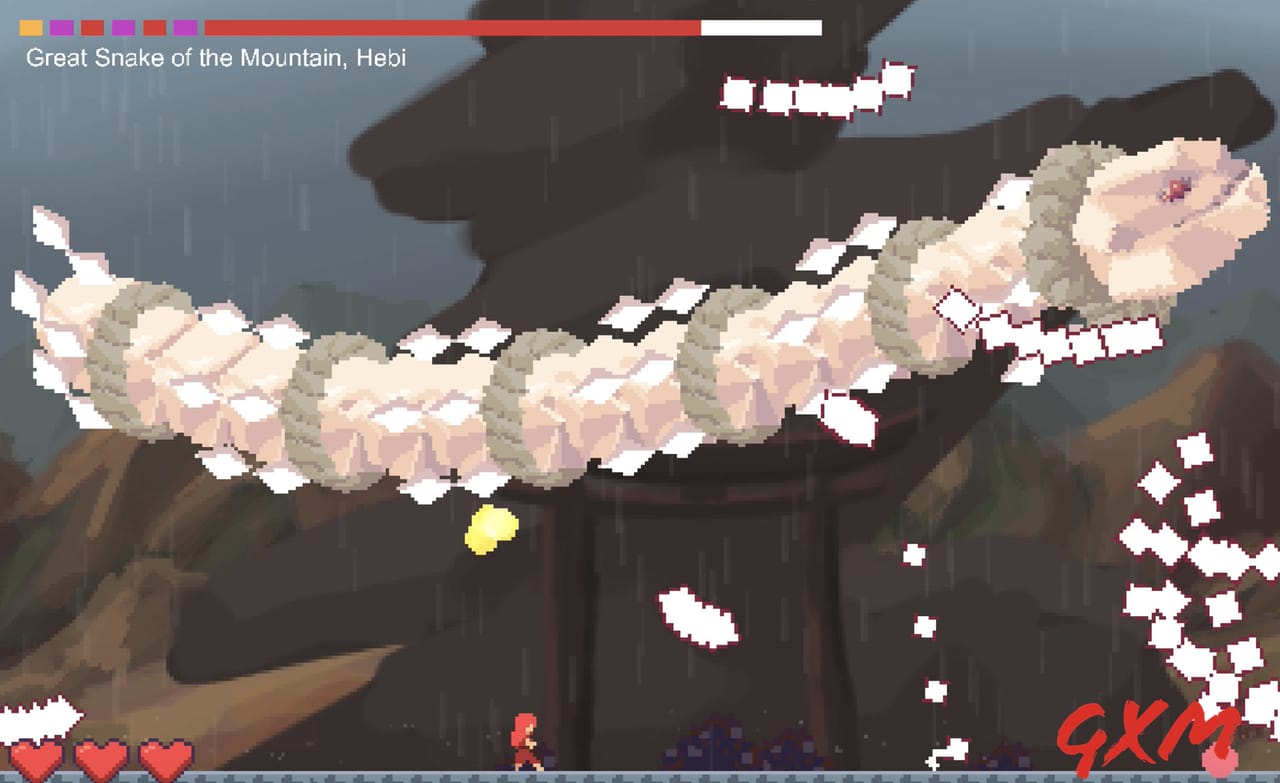Screen dimensions: 1280x783
Task: Click the red phase marker beside the yellow one
Action: click(91, 27)
